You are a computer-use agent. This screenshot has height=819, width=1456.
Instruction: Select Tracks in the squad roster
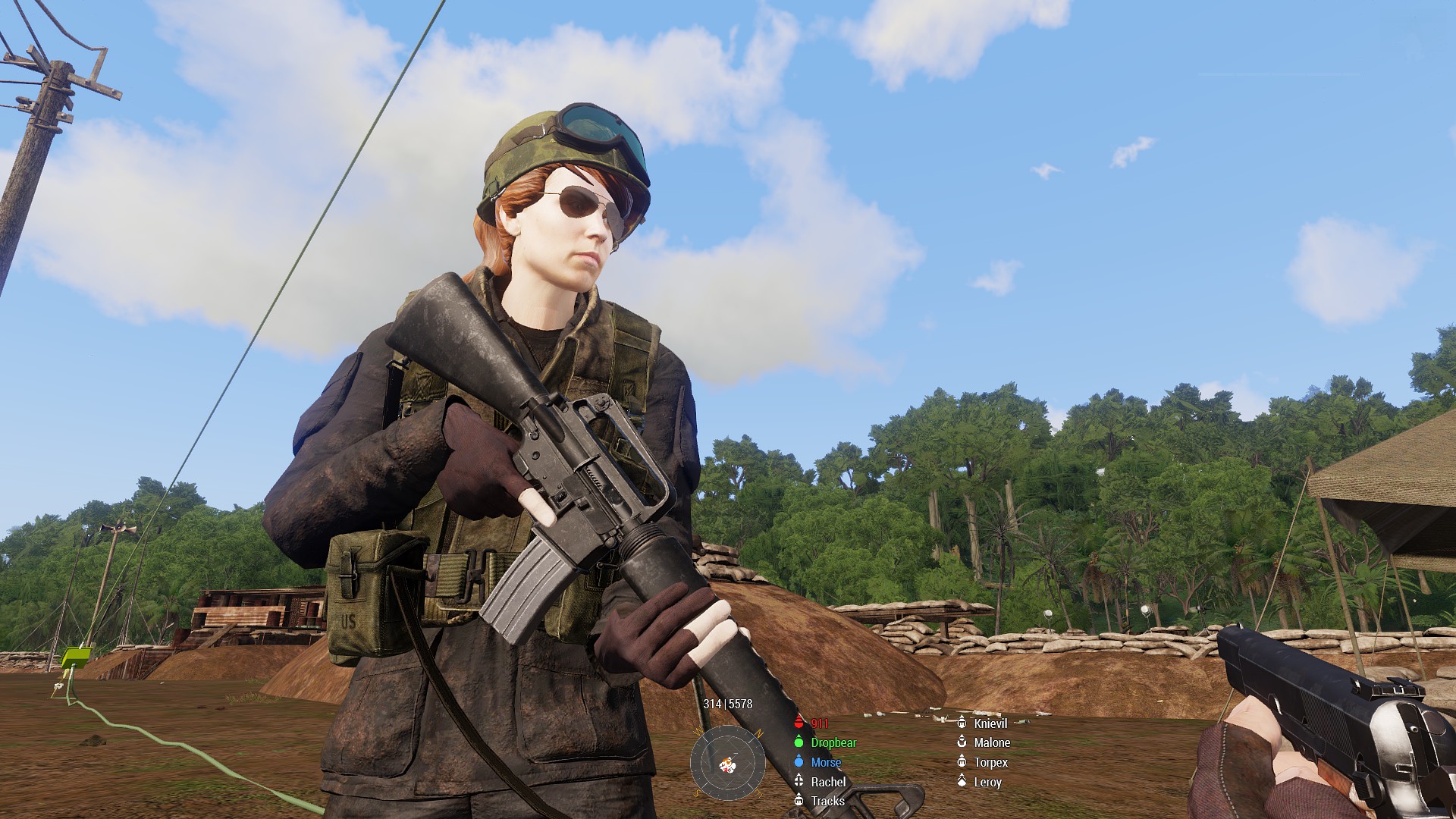coord(827,801)
